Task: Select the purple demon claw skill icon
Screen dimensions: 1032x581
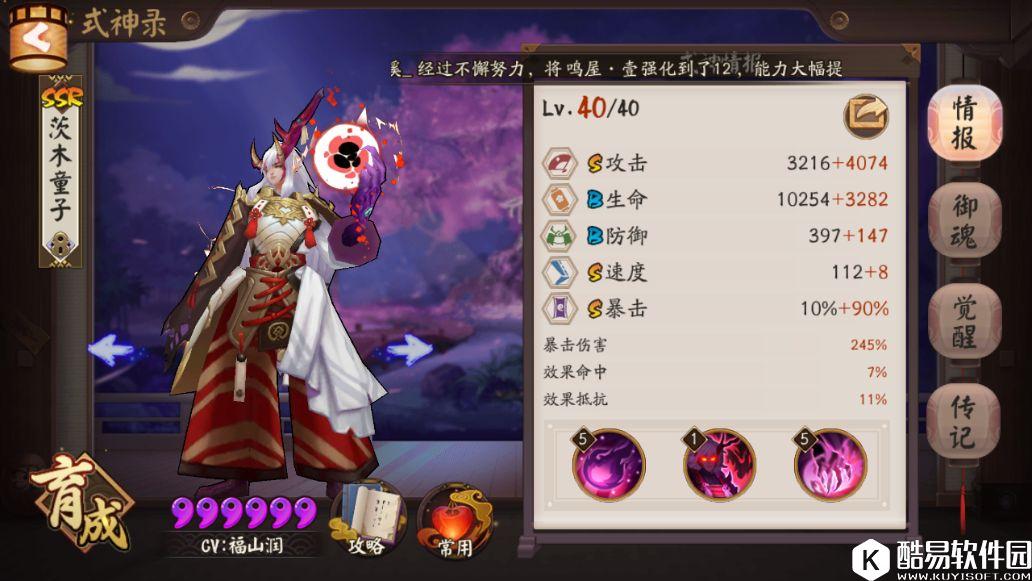Action: click(830, 464)
